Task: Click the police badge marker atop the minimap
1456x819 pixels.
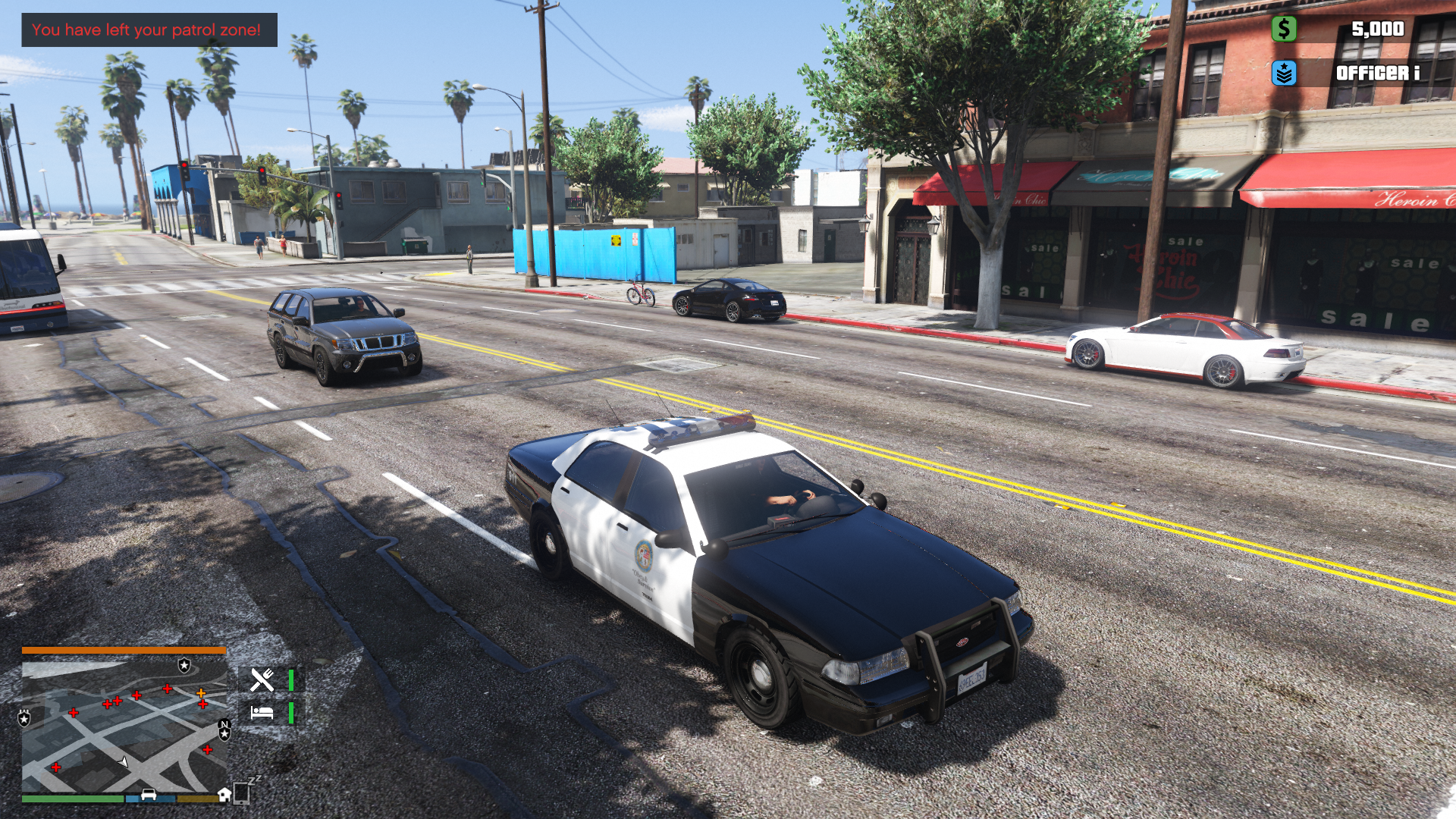Action: click(x=184, y=665)
